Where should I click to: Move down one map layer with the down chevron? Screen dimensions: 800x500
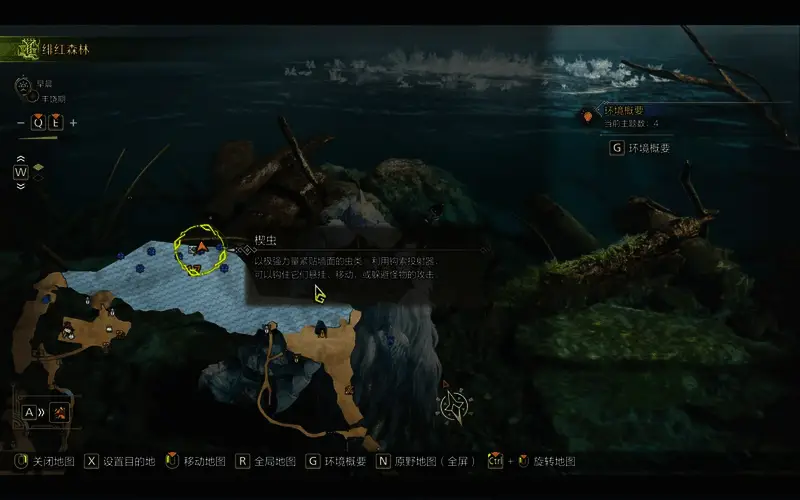[20, 185]
